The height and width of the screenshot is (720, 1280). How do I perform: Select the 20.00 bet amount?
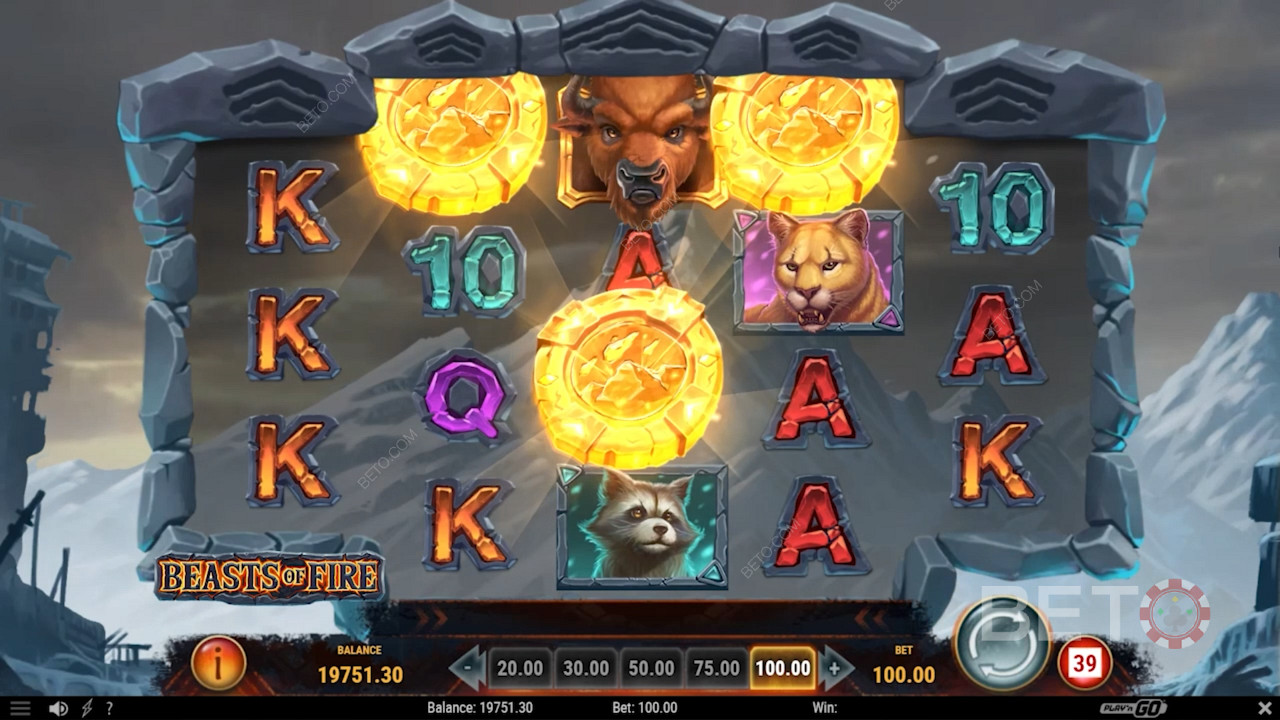(x=520, y=668)
